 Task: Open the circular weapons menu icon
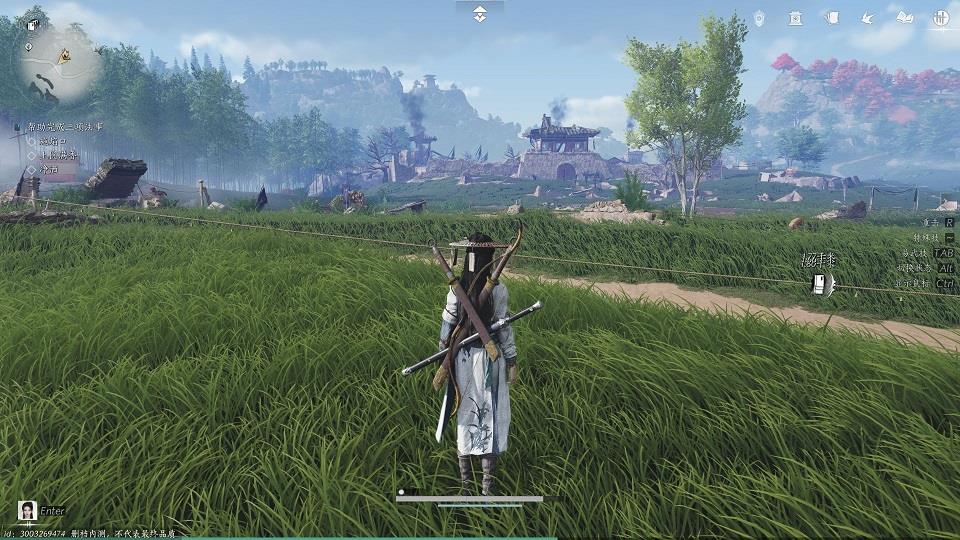click(941, 17)
